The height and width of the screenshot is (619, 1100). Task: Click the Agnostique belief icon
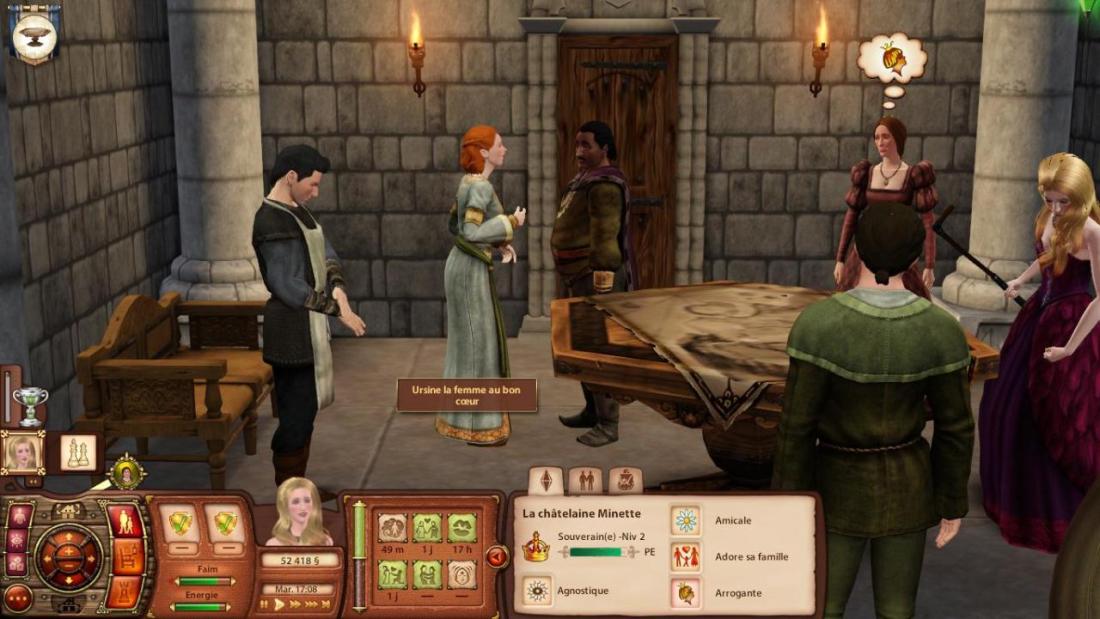tap(539, 591)
